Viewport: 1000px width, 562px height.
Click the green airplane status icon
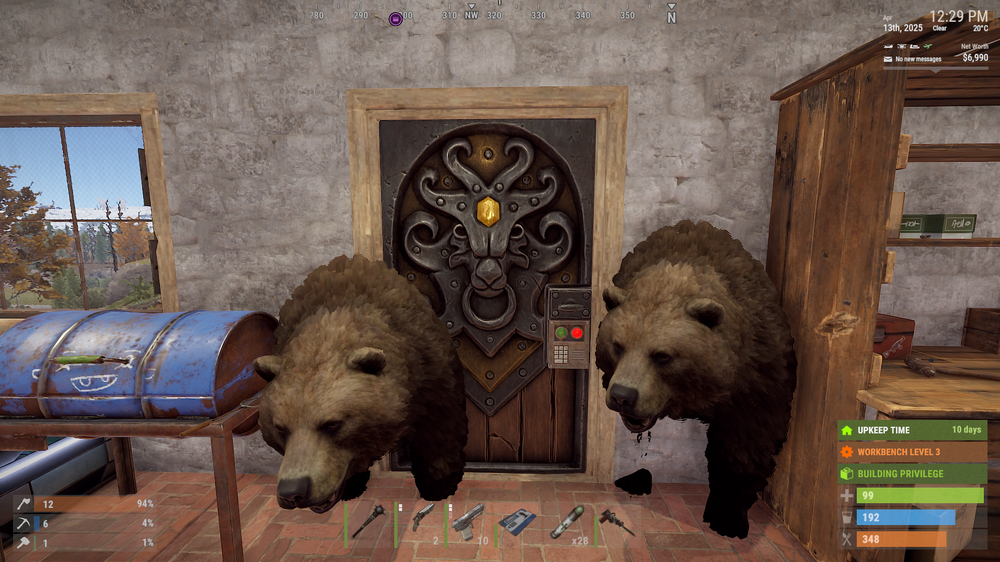[928, 45]
